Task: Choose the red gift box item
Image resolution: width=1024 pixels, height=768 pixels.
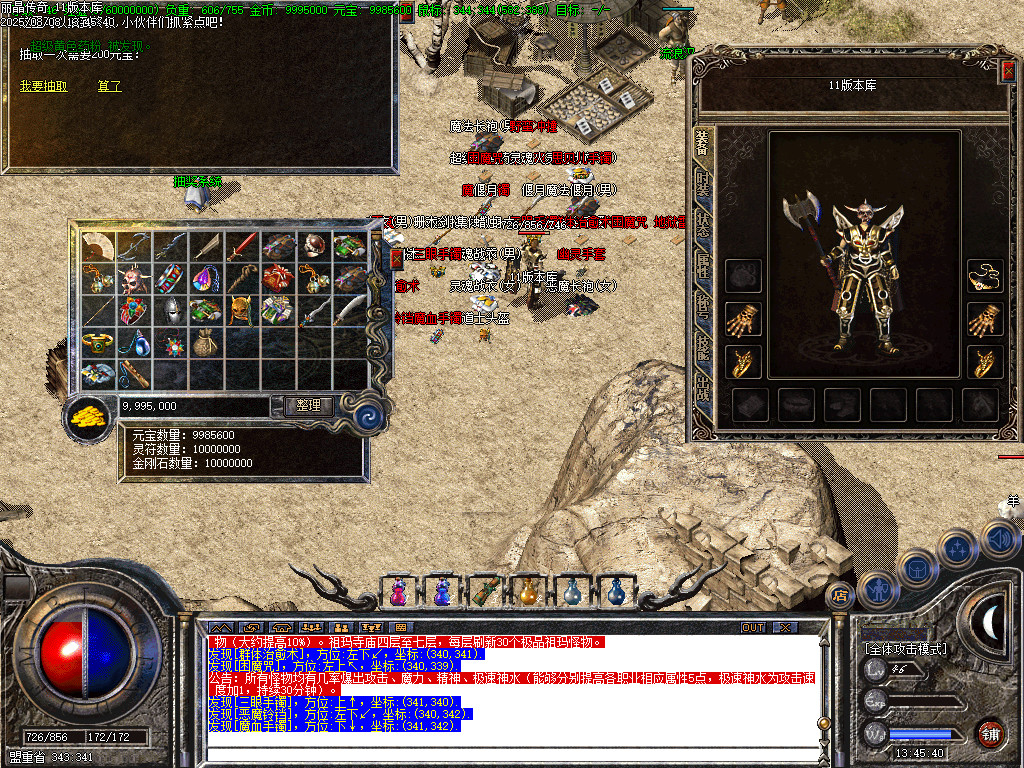Action: (279, 277)
